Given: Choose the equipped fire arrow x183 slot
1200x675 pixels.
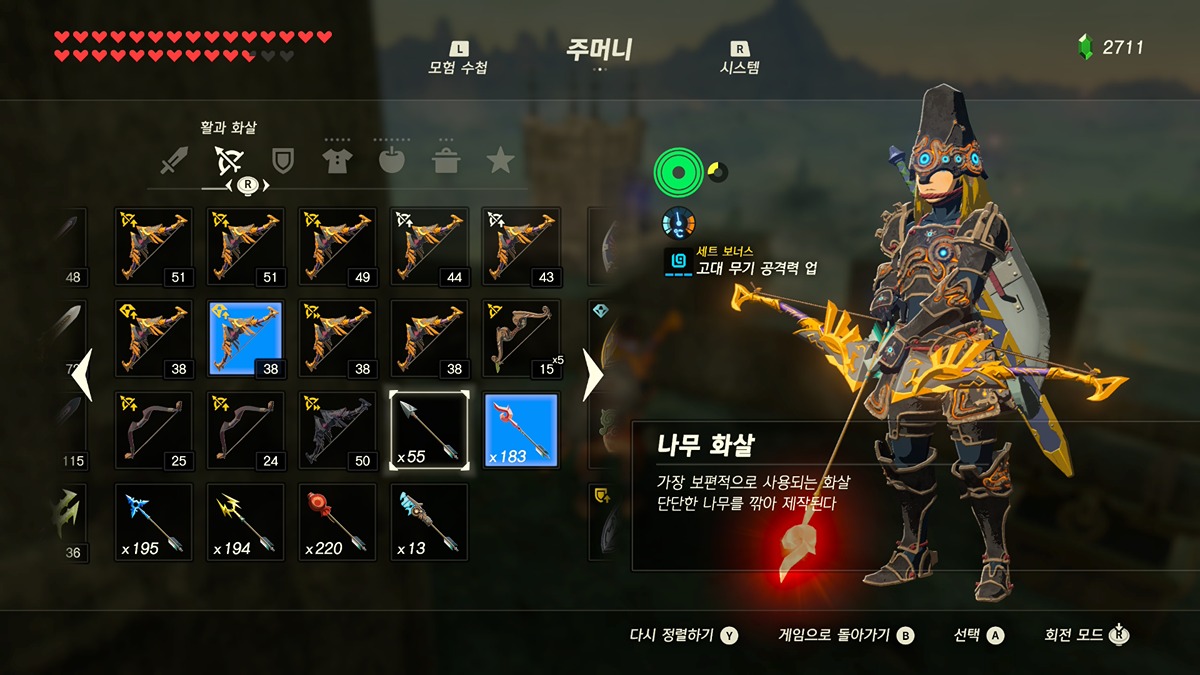Looking at the screenshot, I should tap(521, 430).
